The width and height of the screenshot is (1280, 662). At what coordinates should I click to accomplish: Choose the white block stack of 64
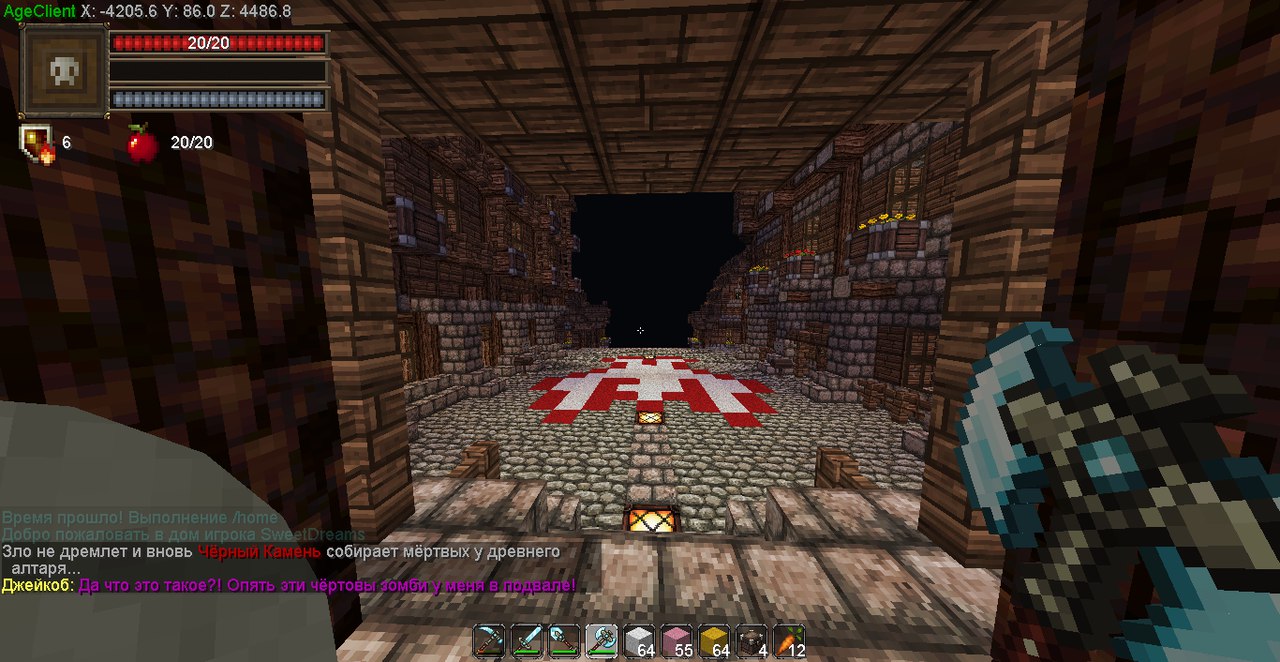(x=639, y=640)
